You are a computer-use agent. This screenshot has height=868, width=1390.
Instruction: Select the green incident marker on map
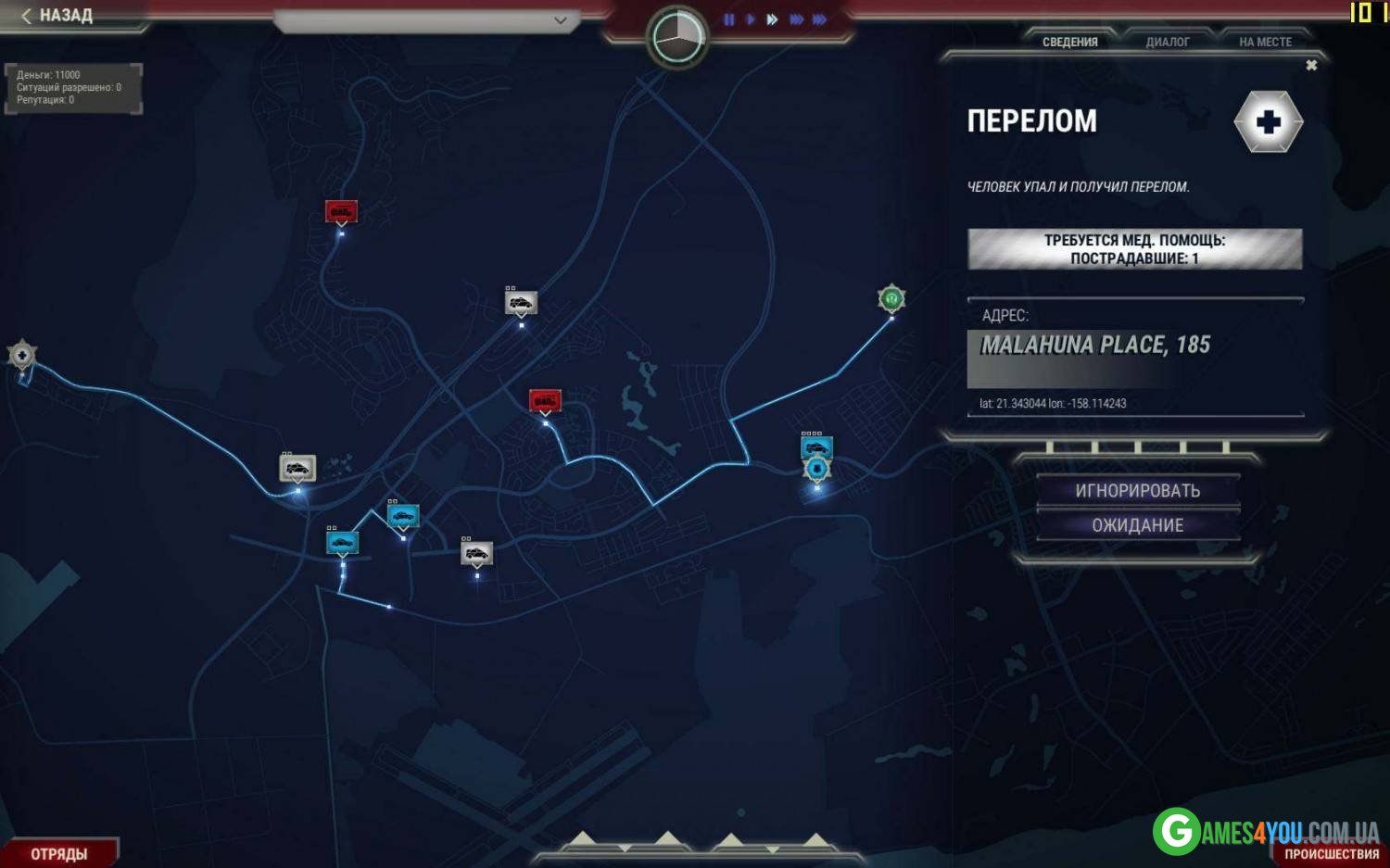click(x=891, y=298)
